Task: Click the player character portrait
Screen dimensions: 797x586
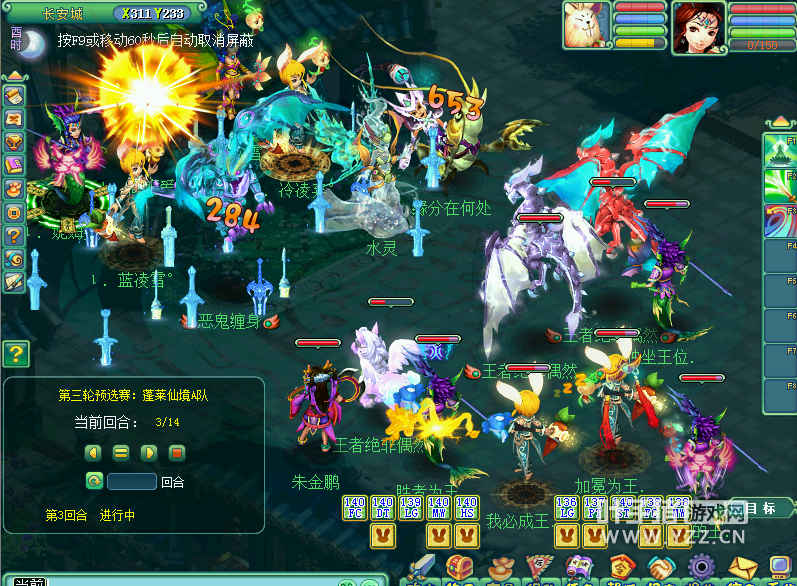Action: 699,25
